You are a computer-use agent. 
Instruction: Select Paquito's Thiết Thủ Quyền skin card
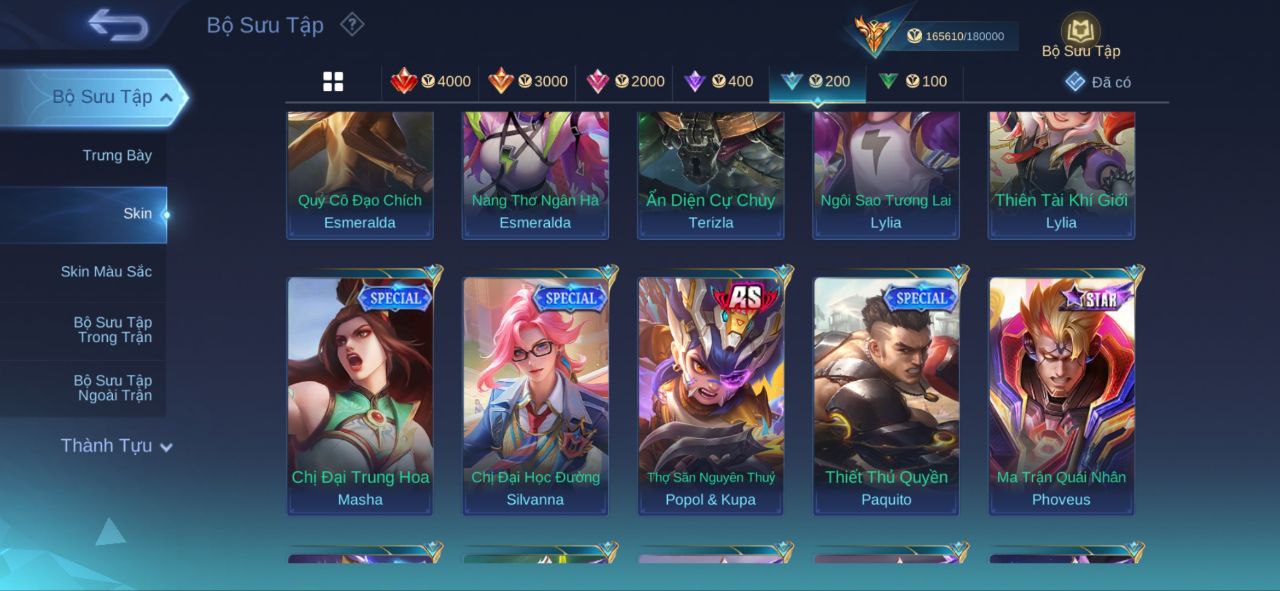coord(886,395)
